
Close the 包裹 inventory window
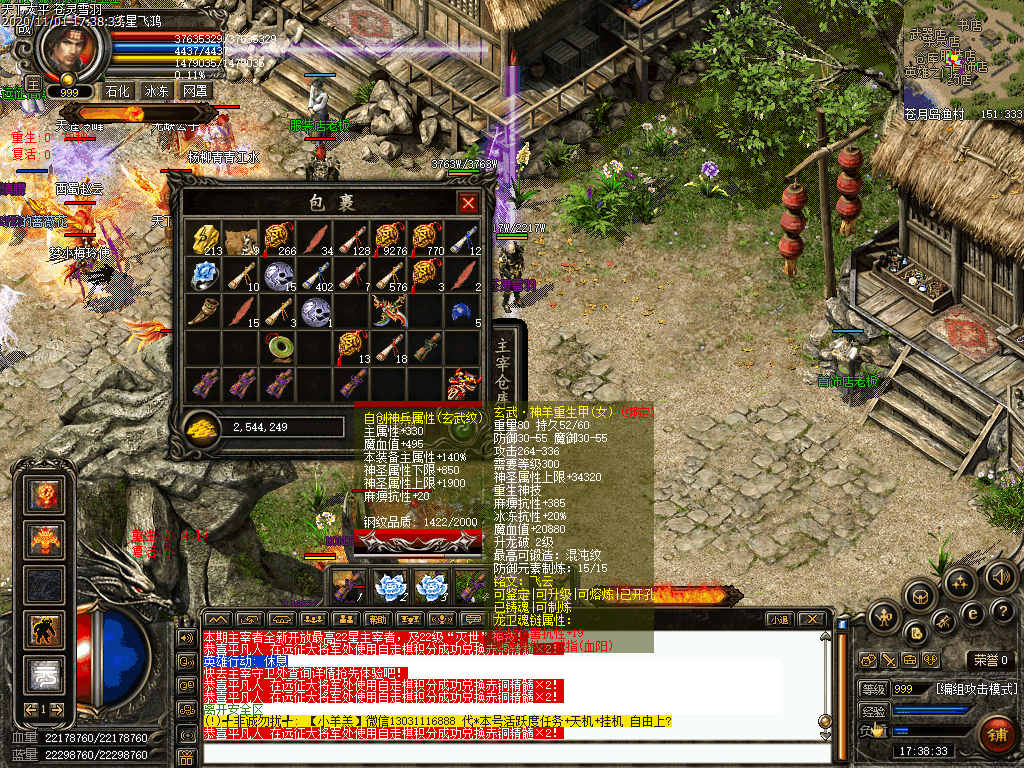coord(467,203)
